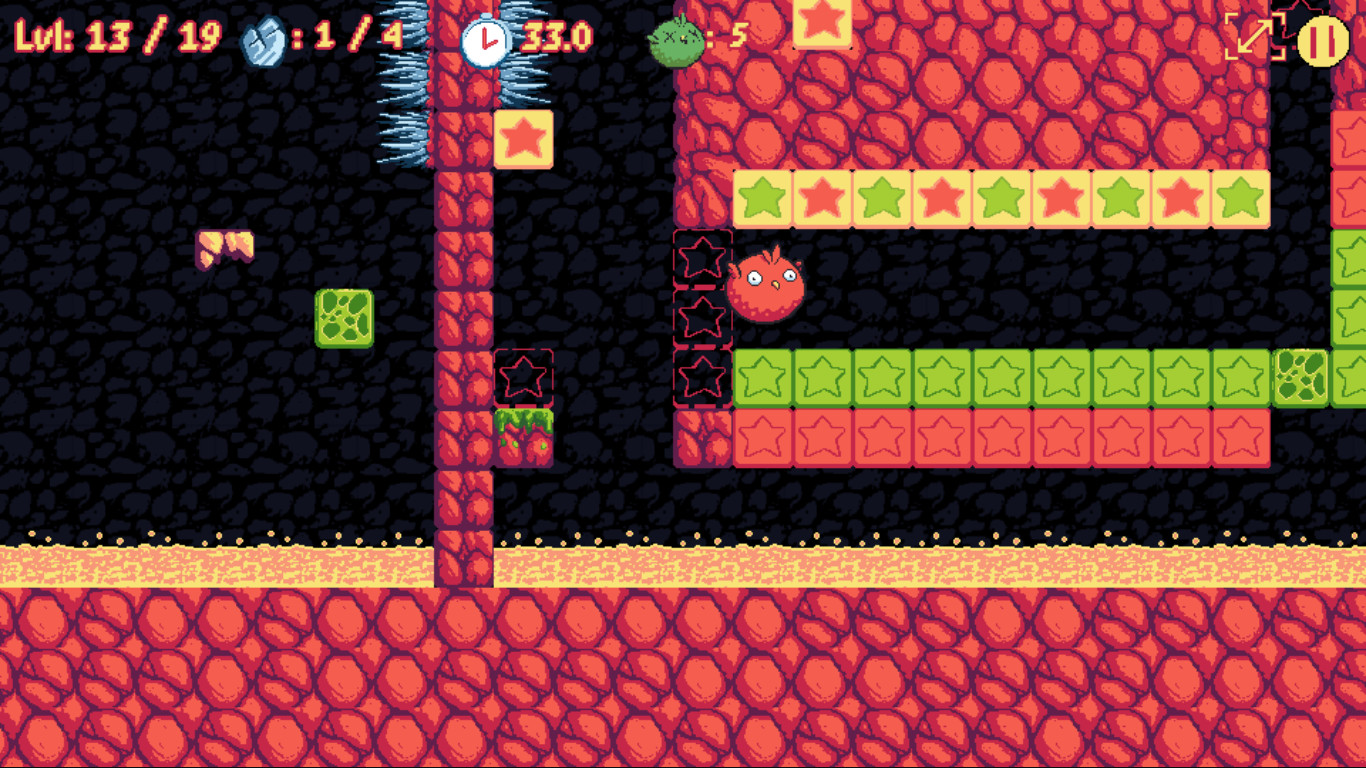Click the 33.0 timer reading
This screenshot has width=1366, height=768.
tap(556, 35)
